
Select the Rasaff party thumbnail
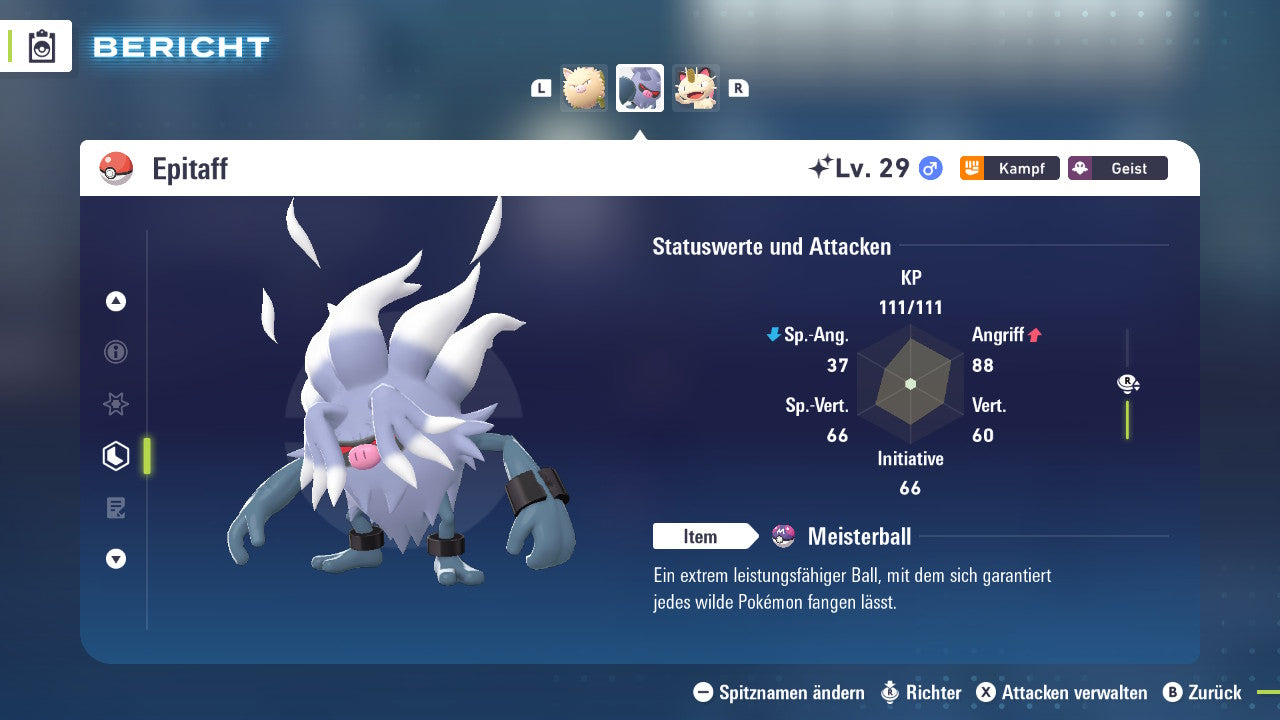click(x=584, y=88)
